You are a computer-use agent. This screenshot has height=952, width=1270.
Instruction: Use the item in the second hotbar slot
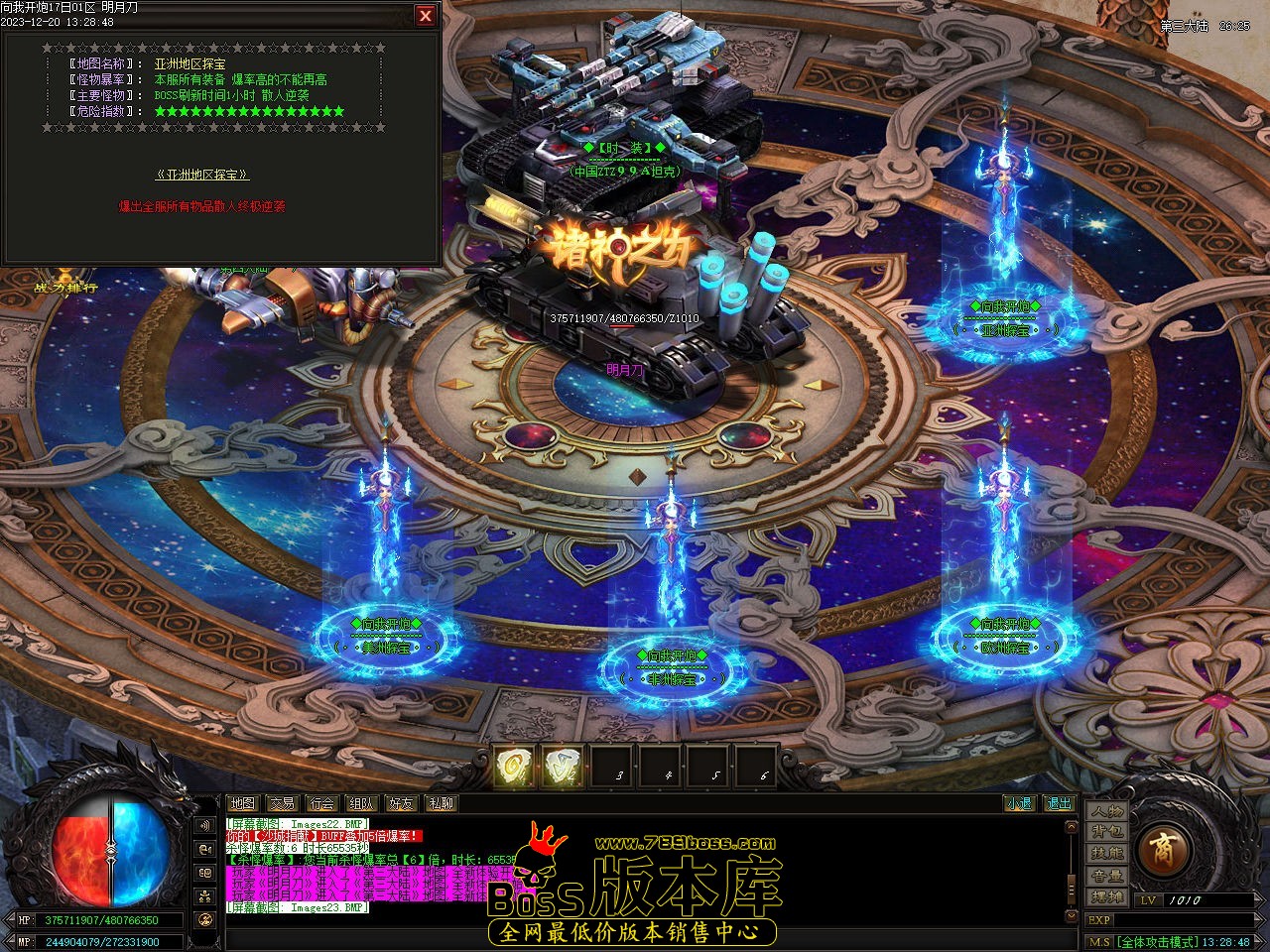tap(563, 766)
